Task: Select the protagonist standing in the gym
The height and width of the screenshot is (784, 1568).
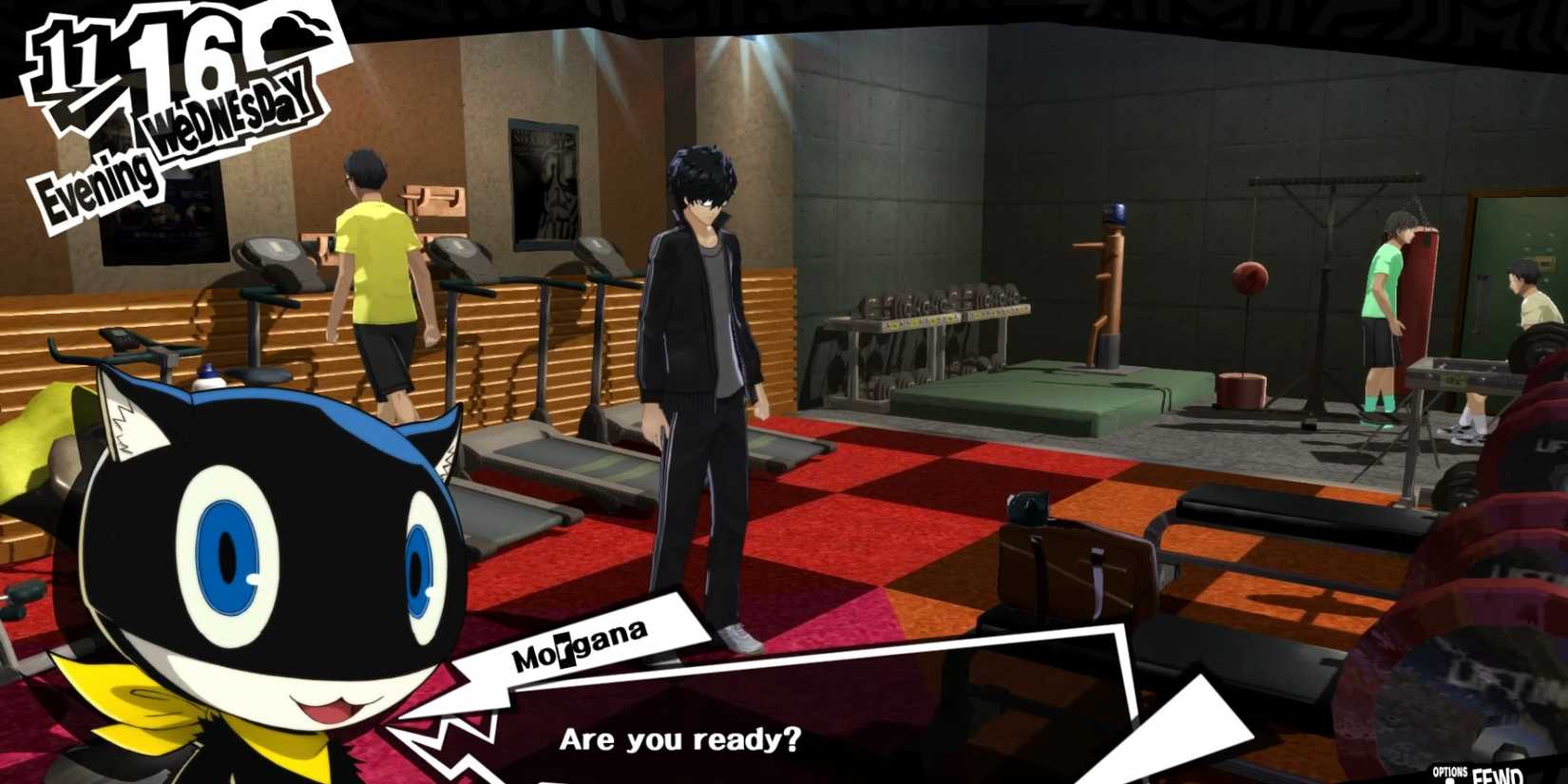Action: [703, 361]
